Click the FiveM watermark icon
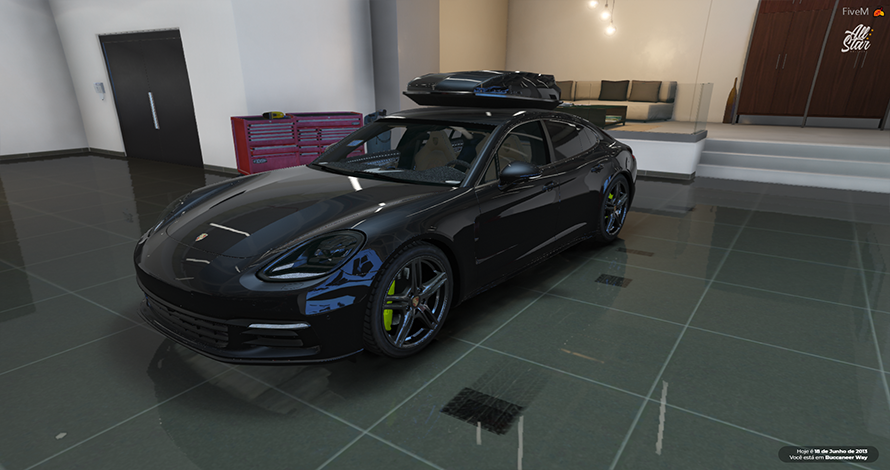Viewport: 890px width, 470px height. (x=880, y=12)
